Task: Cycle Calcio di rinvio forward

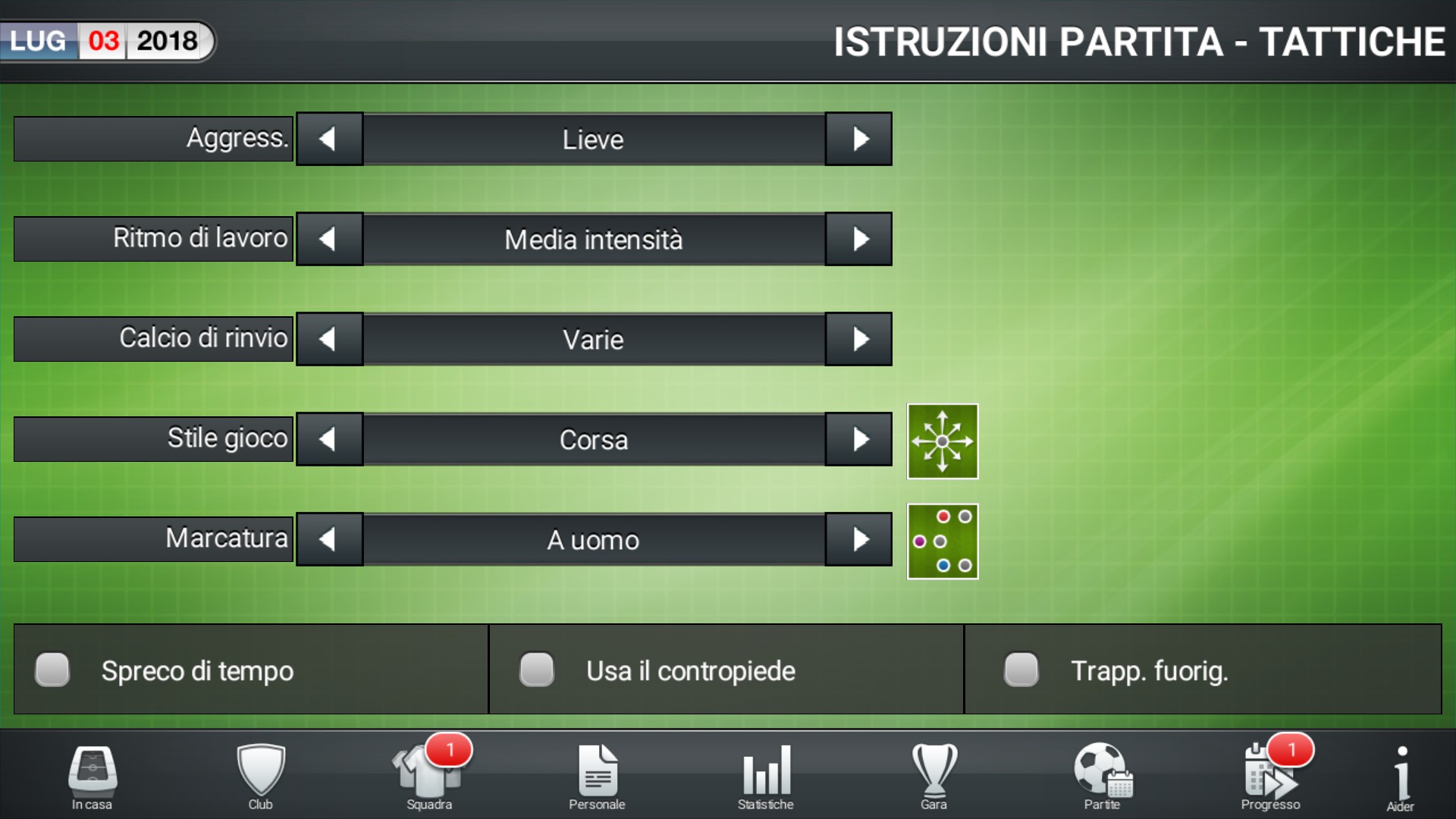Action: (859, 339)
